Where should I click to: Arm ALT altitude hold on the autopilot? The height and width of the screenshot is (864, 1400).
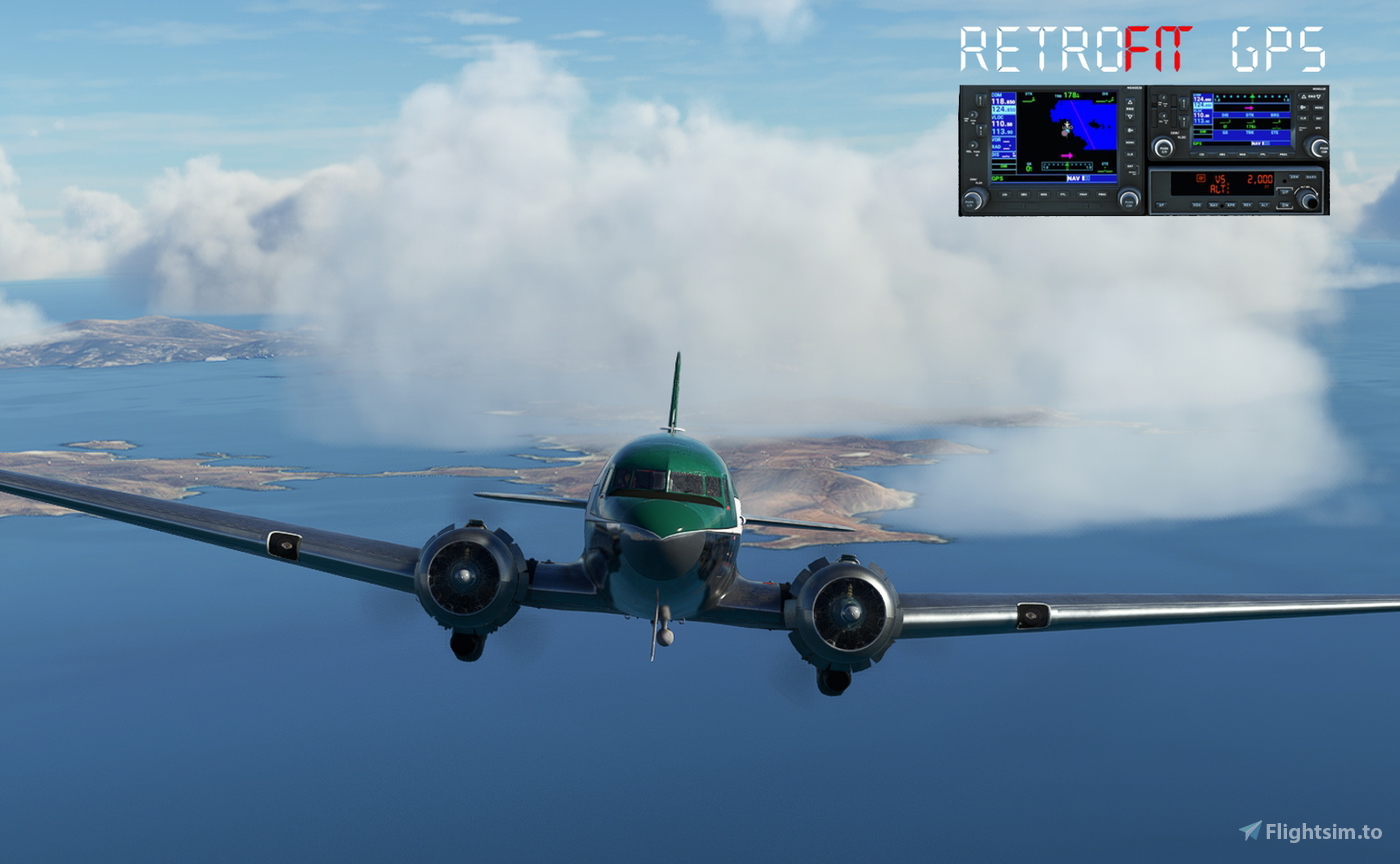point(1263,204)
